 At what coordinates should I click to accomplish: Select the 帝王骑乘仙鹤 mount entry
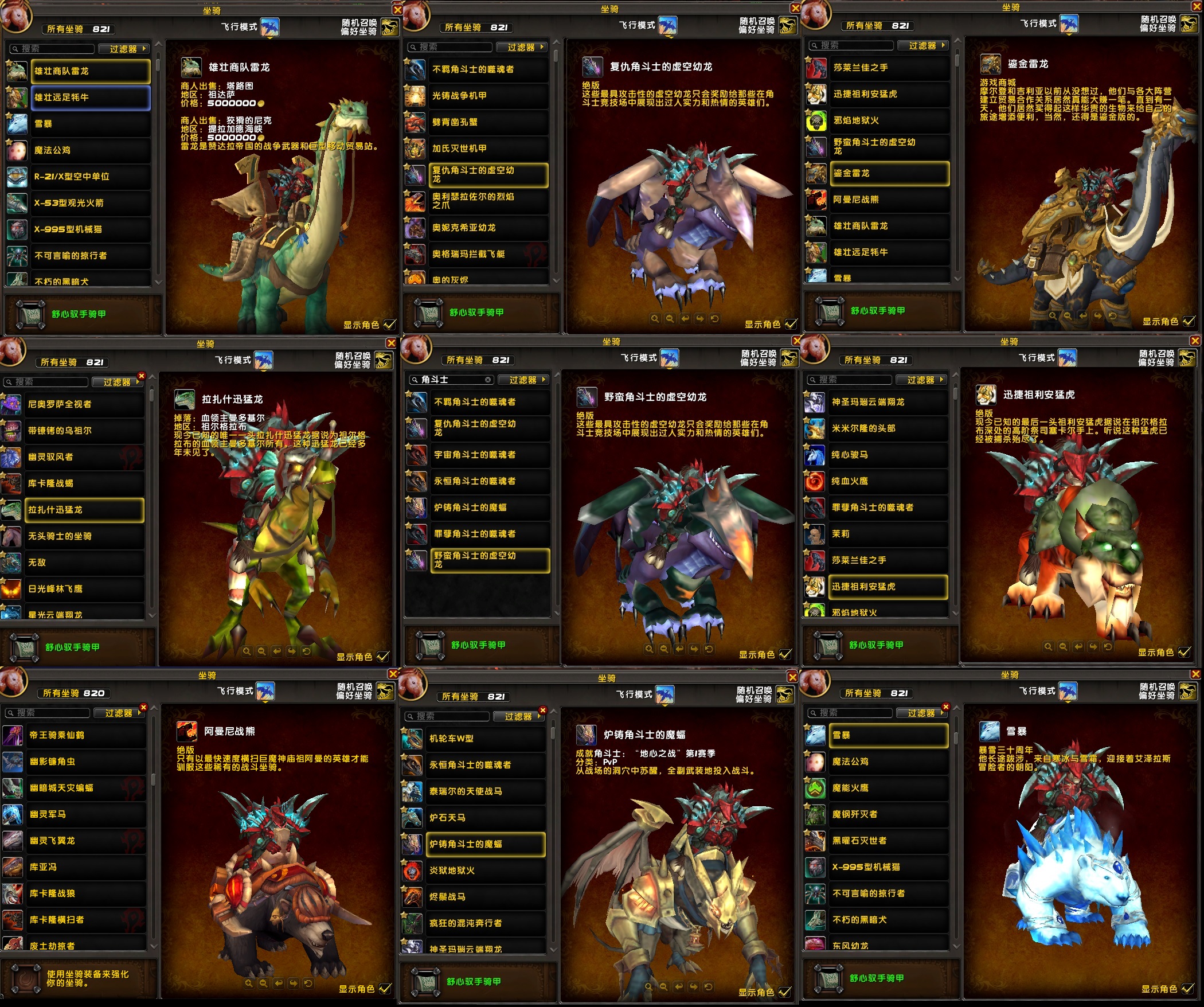pyautogui.click(x=86, y=735)
